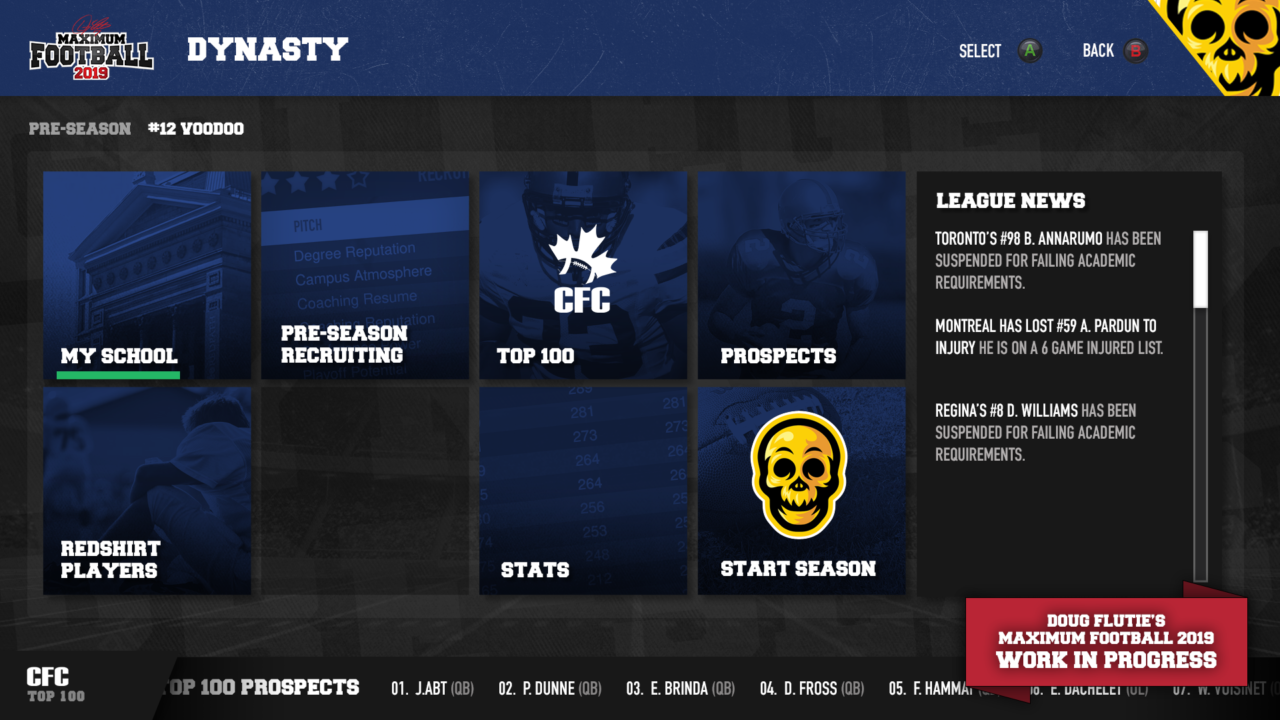Screen dimensions: 1280x720
Task: Select prospect P.DUNNE from the ticker
Action: click(550, 688)
